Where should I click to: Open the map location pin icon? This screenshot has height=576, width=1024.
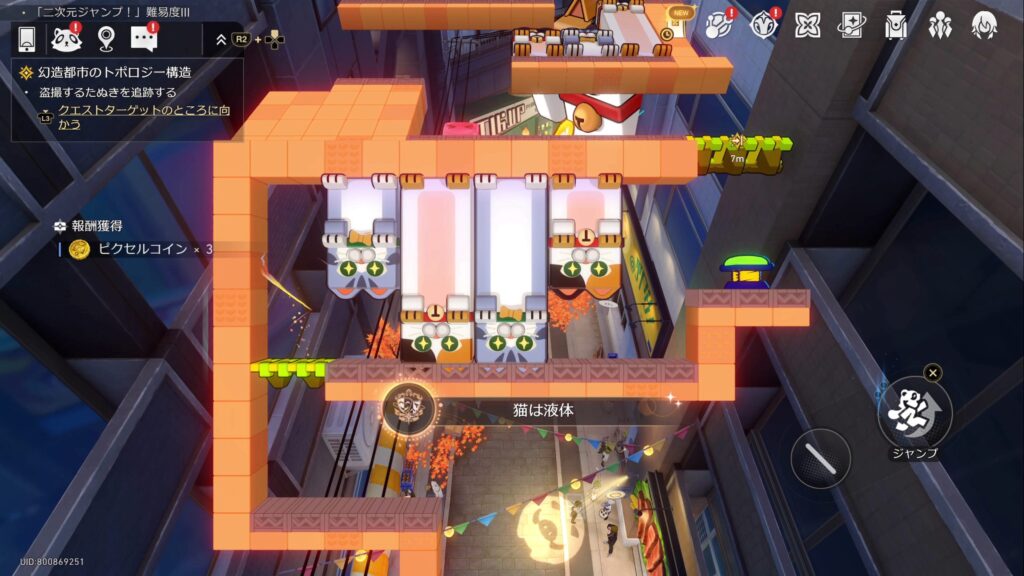tap(106, 39)
